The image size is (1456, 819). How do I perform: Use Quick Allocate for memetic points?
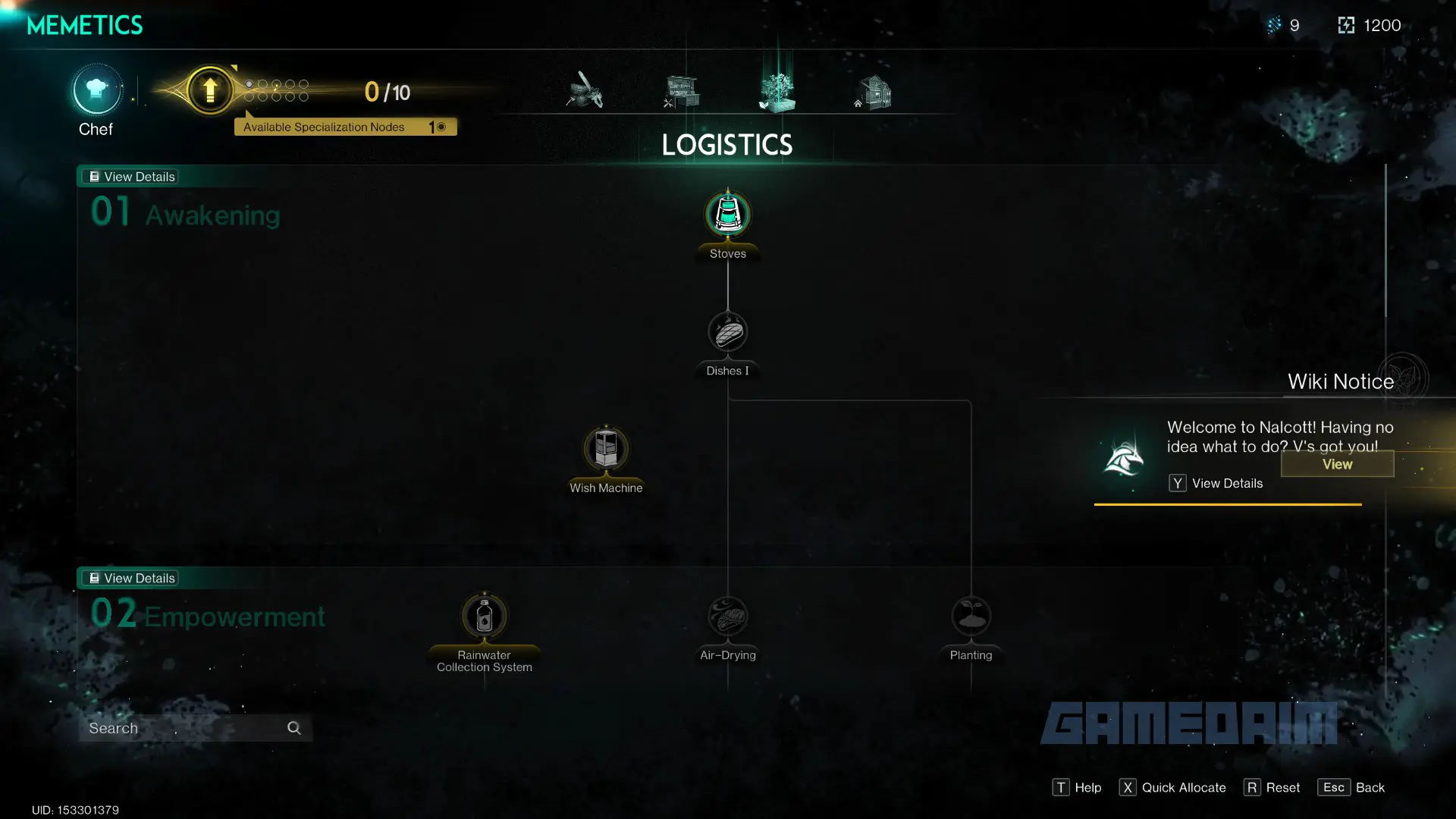1172,787
